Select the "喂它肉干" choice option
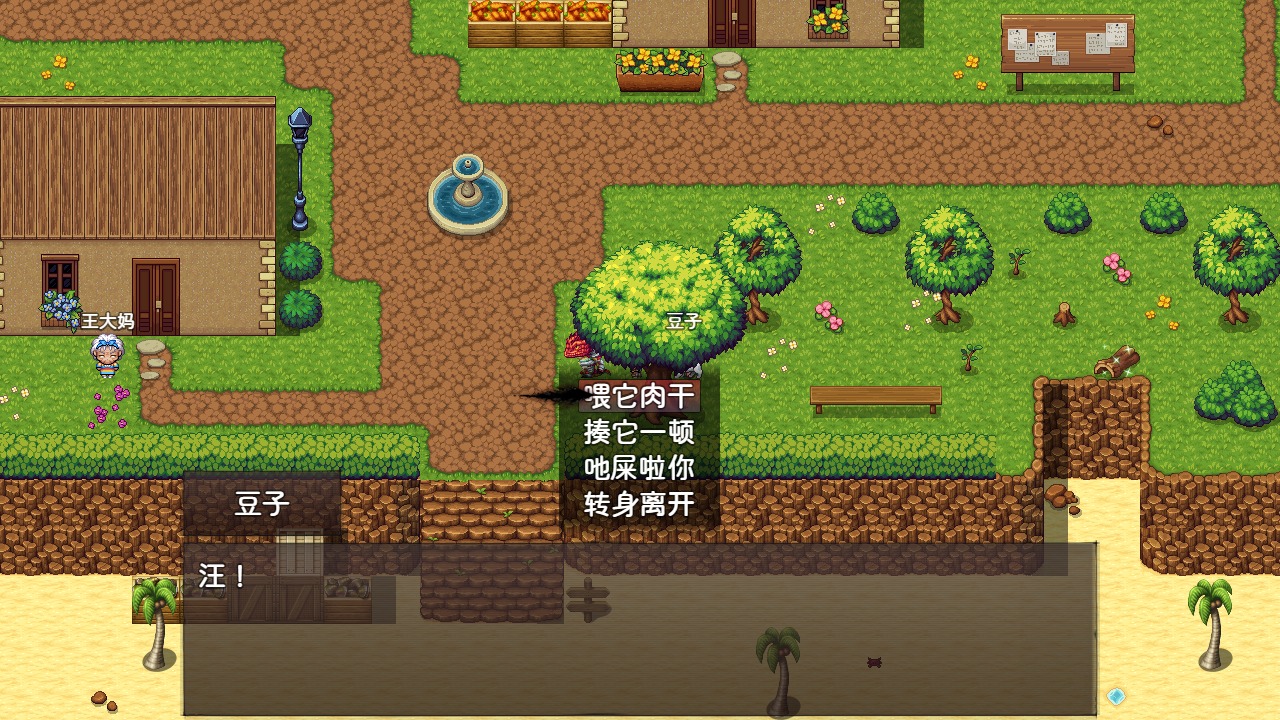The image size is (1280, 720). tap(641, 397)
